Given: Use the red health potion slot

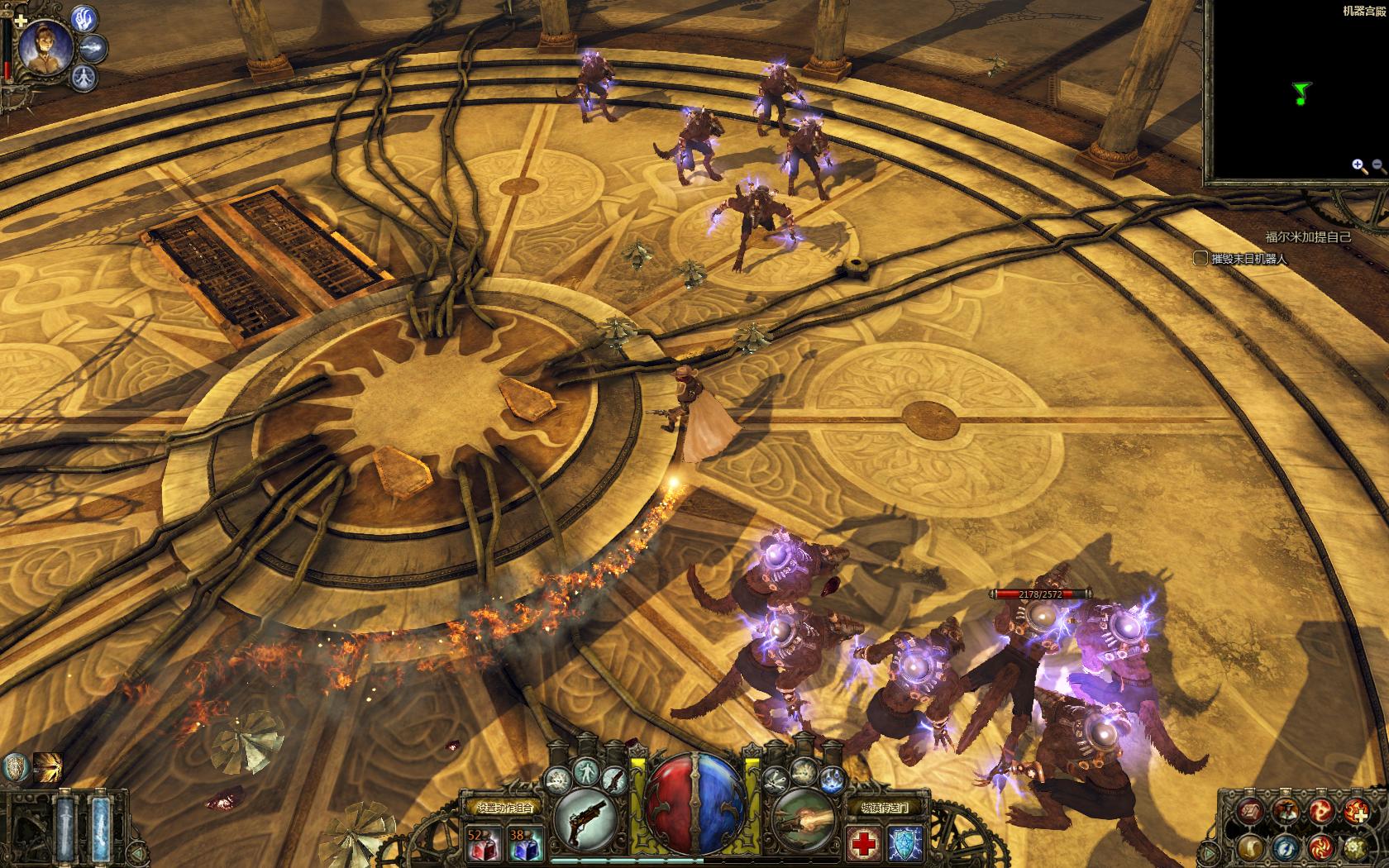Looking at the screenshot, I should point(480,842).
